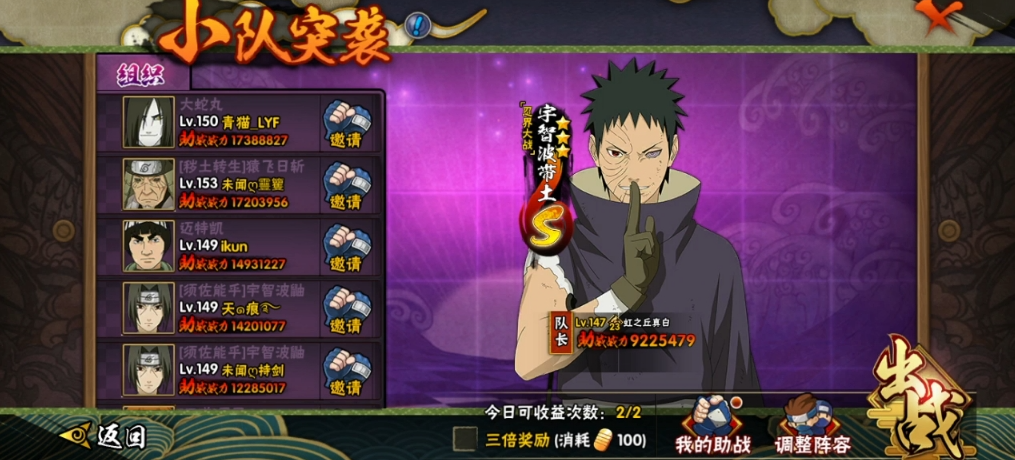Open 调整阵容 lineup adjustment

812,428
